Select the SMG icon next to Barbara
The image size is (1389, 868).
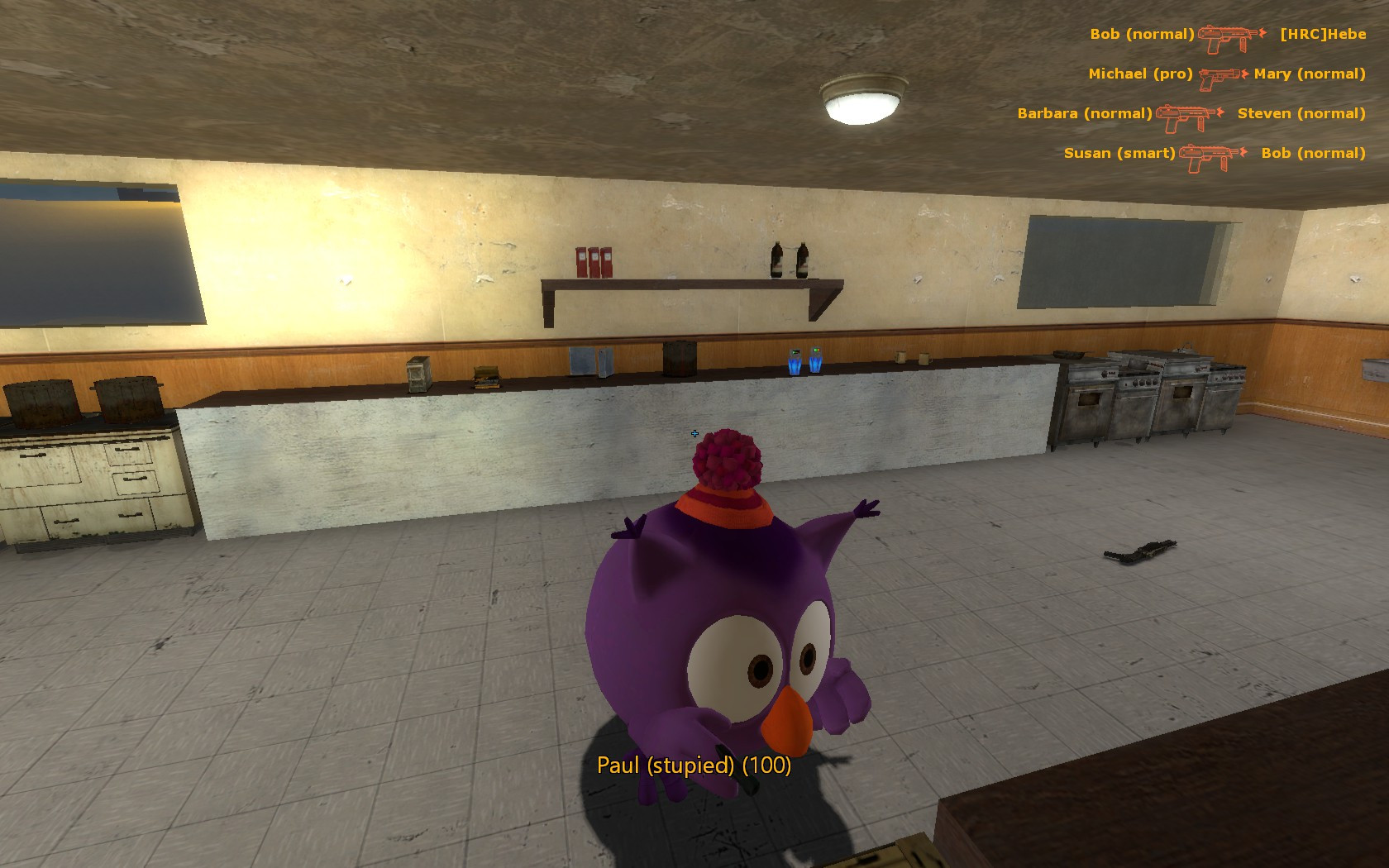1186,116
